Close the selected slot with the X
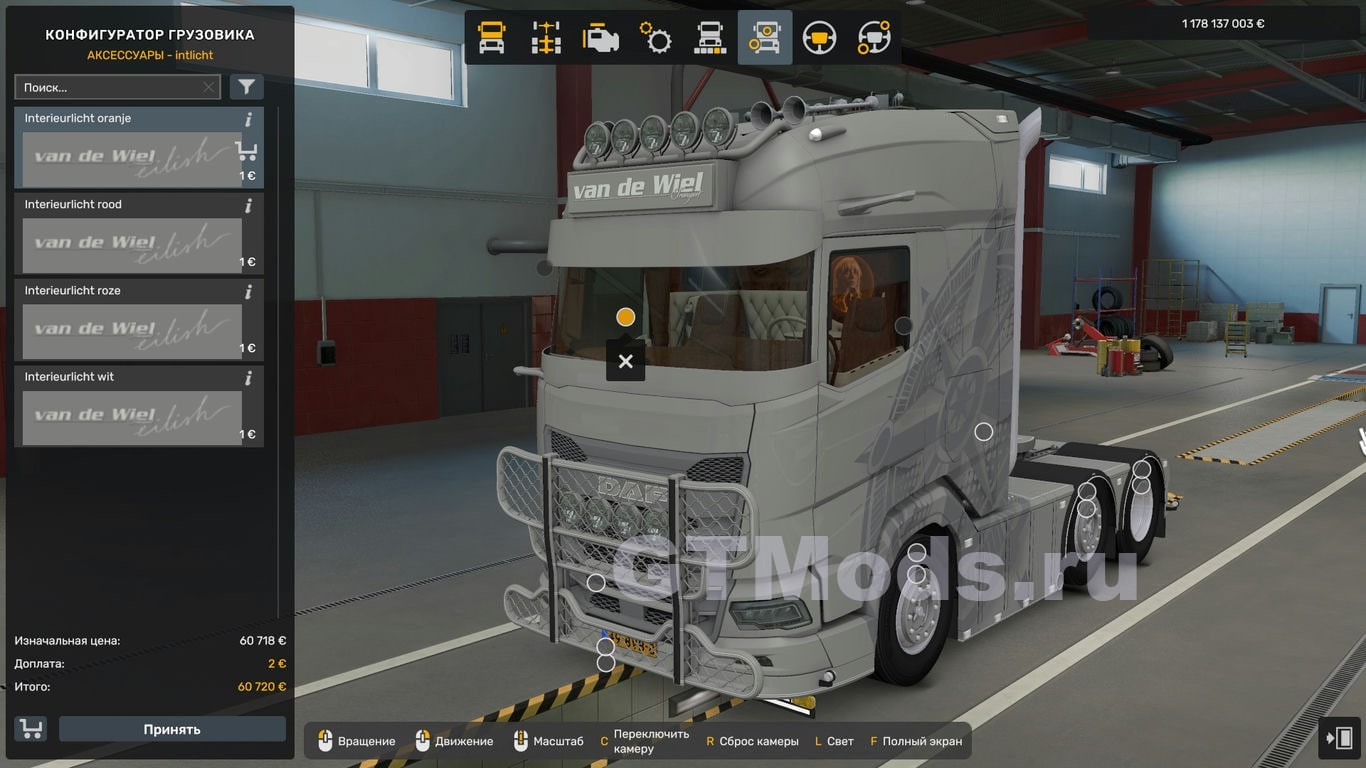The width and height of the screenshot is (1366, 768). (x=625, y=361)
